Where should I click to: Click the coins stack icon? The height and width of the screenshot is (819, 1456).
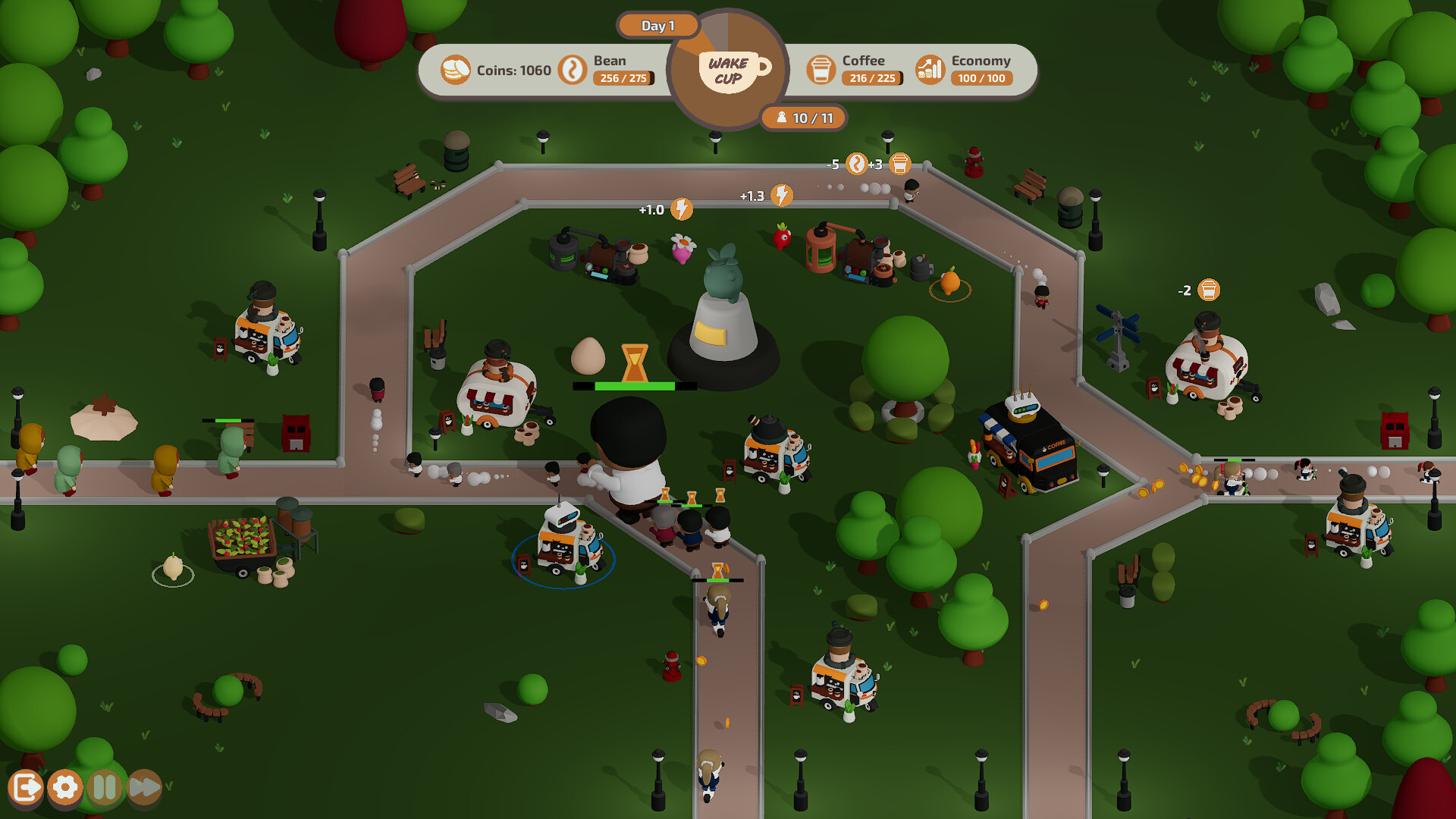pos(455,70)
